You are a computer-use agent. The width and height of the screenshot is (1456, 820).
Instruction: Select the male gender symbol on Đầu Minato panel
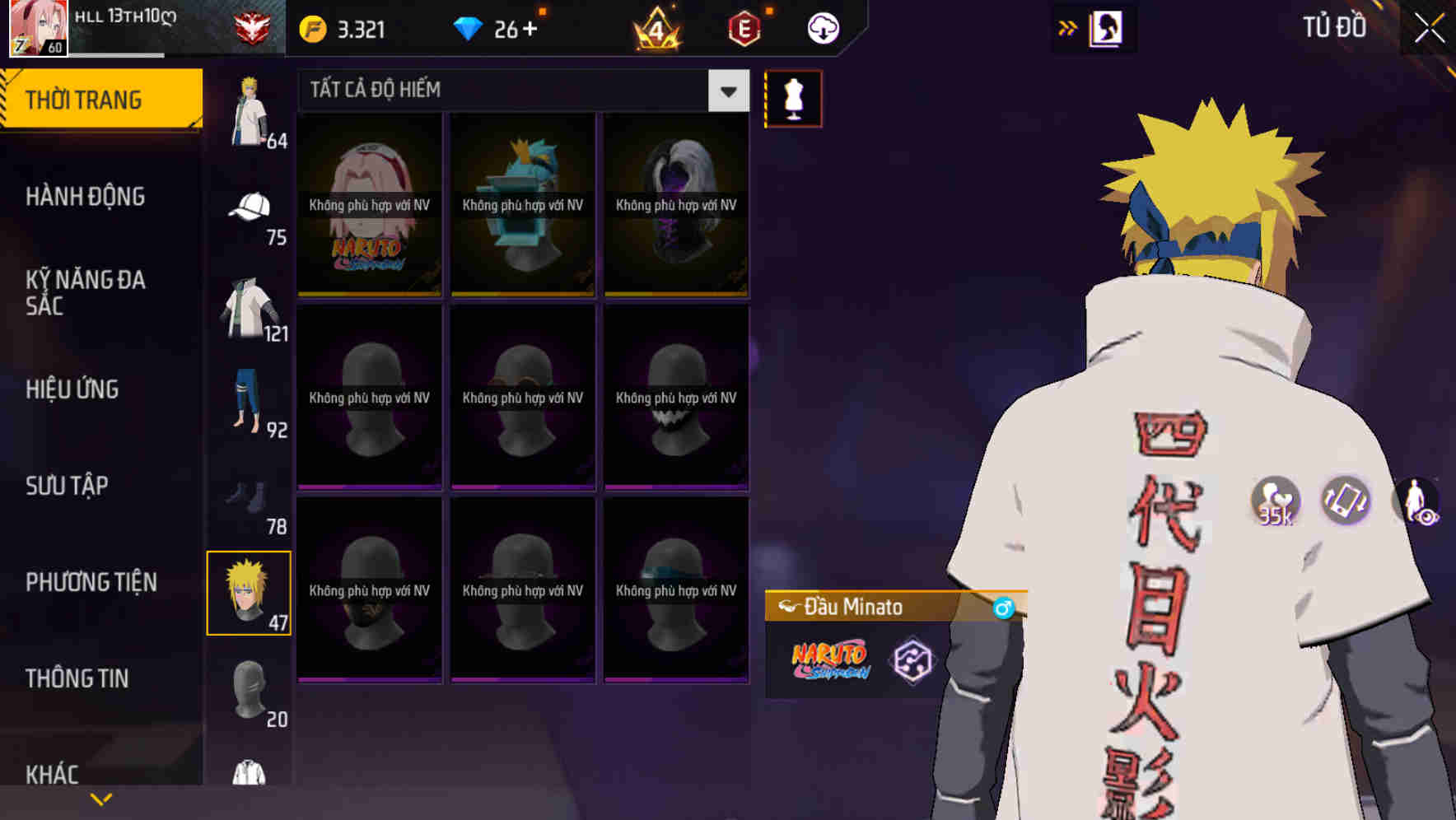[1003, 608]
